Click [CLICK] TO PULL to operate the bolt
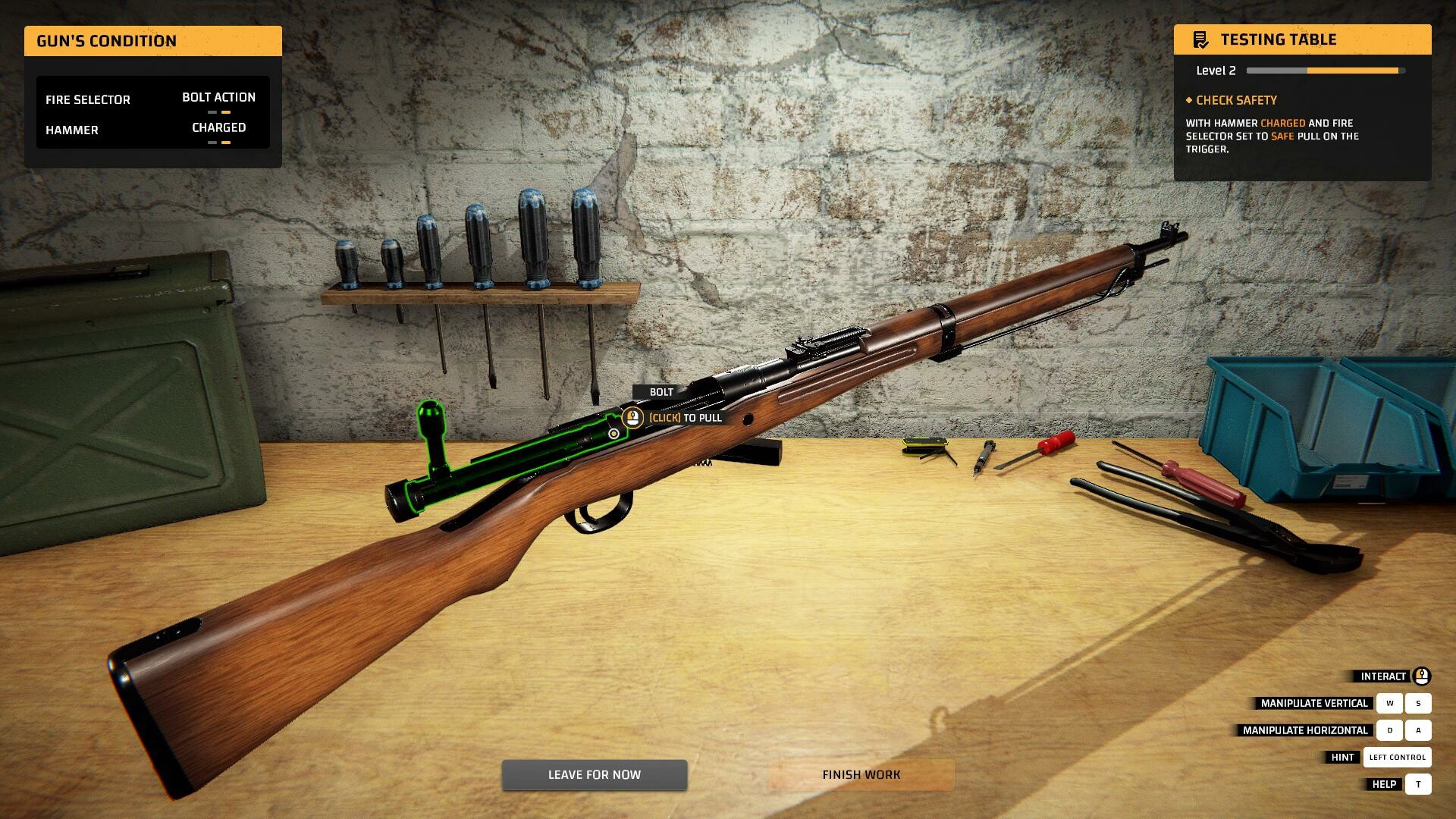 point(683,418)
